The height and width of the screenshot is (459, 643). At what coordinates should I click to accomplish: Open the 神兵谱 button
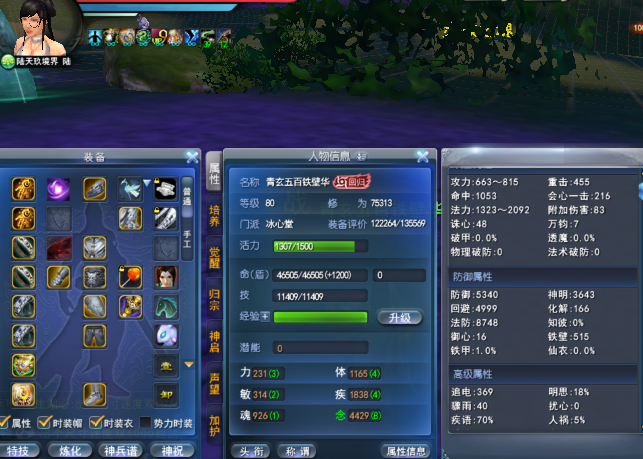pos(120,451)
